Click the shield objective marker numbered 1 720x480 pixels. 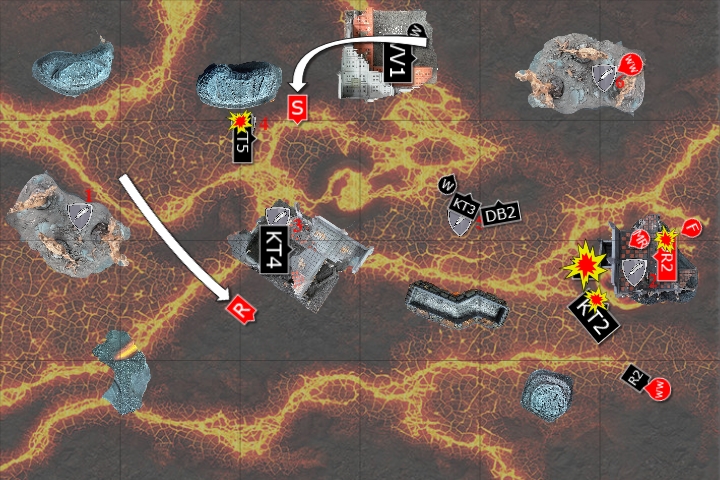pos(78,213)
